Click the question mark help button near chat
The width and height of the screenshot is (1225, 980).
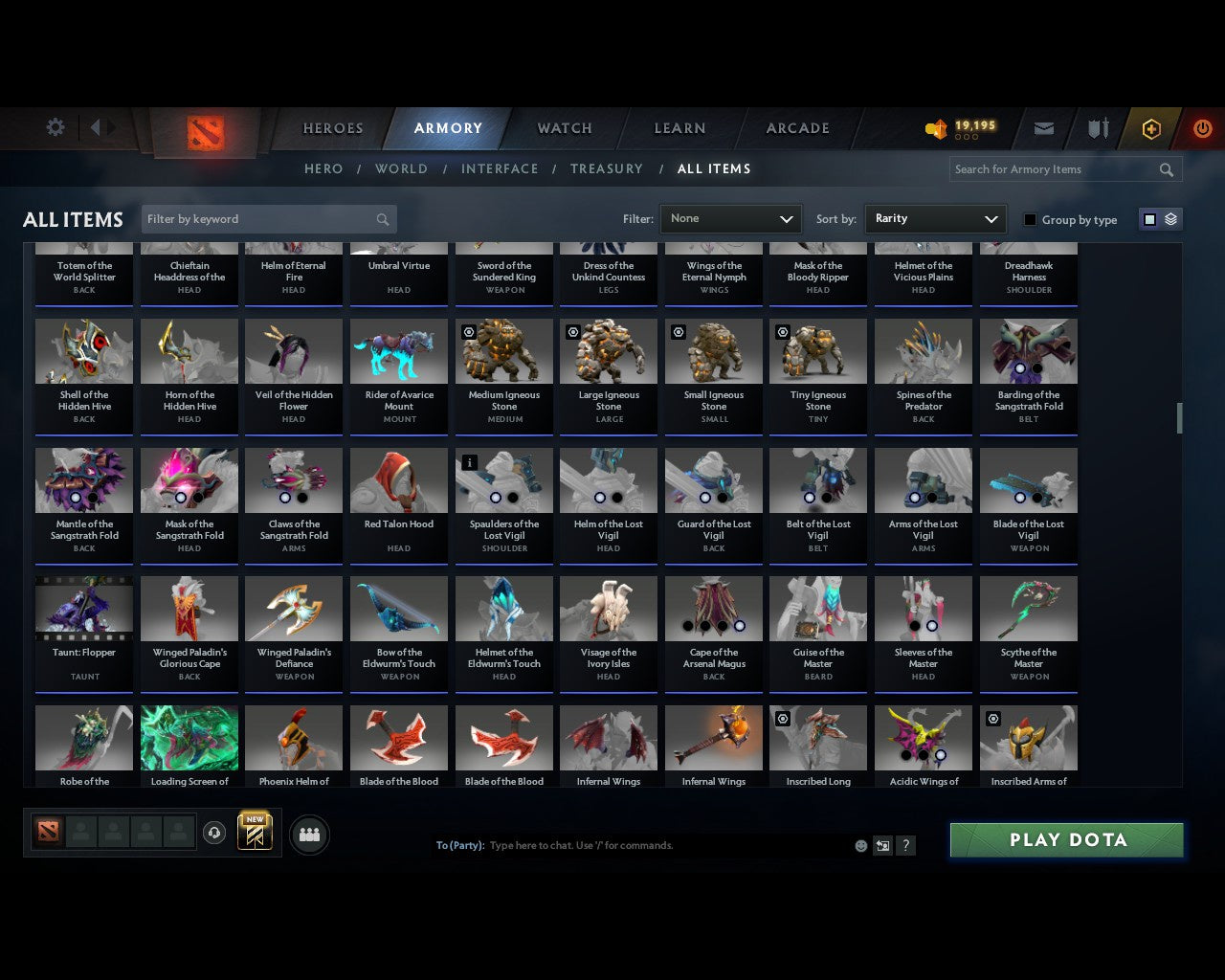(905, 845)
